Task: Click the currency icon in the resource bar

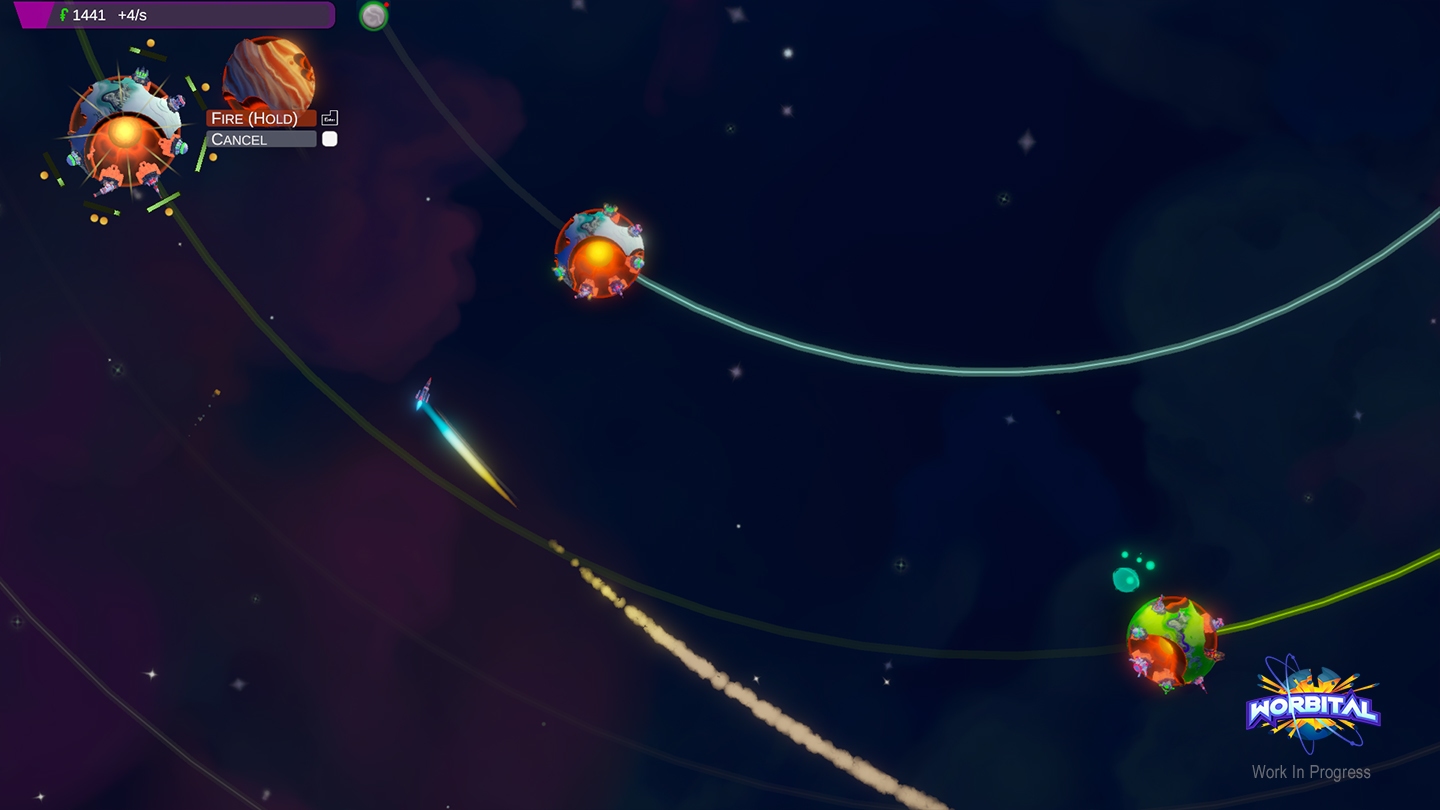Action: pos(63,15)
